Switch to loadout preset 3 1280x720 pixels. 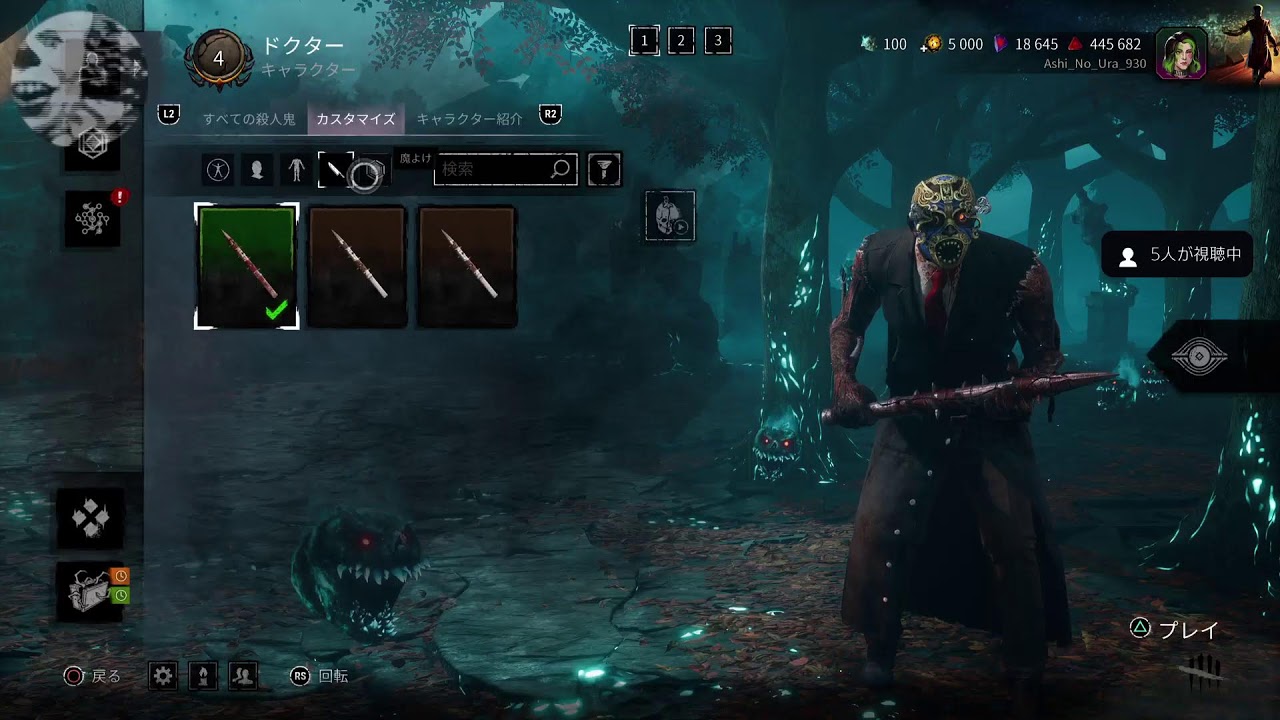pos(718,41)
